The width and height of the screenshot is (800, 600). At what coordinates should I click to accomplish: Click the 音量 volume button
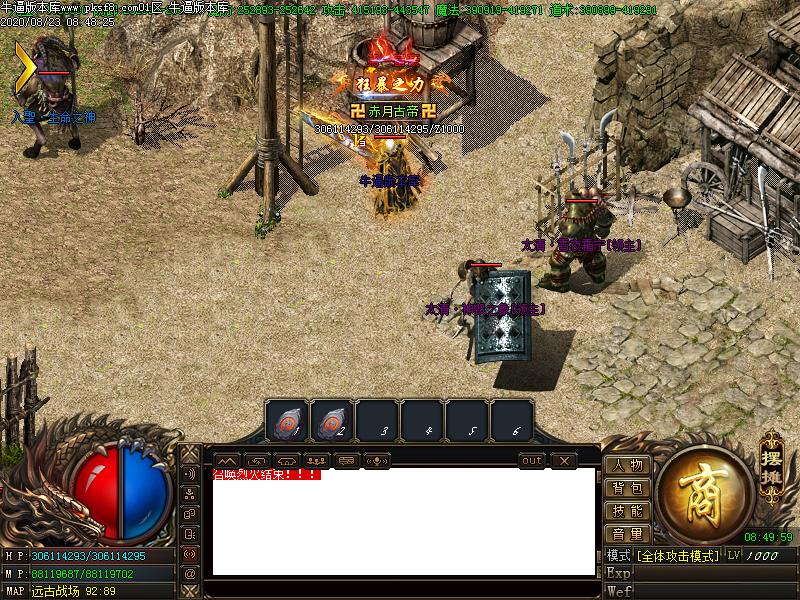(x=628, y=534)
